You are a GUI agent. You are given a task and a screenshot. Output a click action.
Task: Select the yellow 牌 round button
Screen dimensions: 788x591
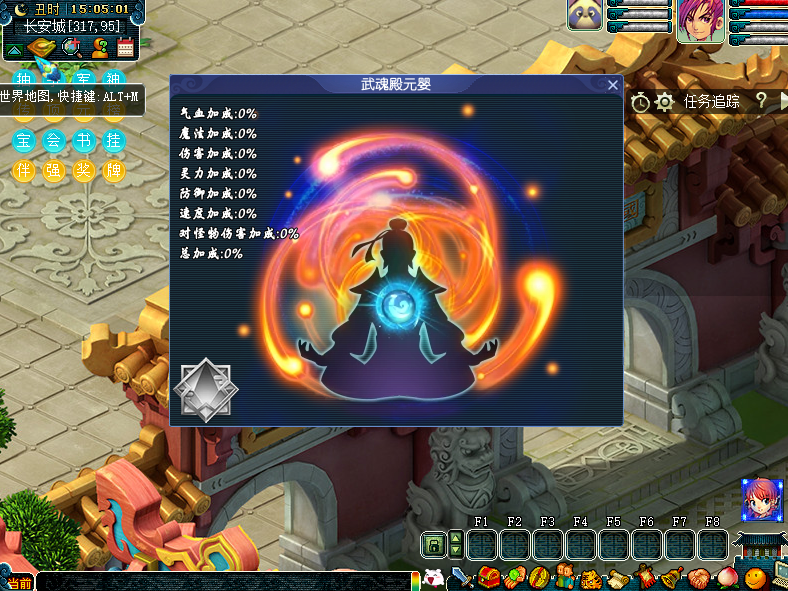pyautogui.click(x=115, y=171)
